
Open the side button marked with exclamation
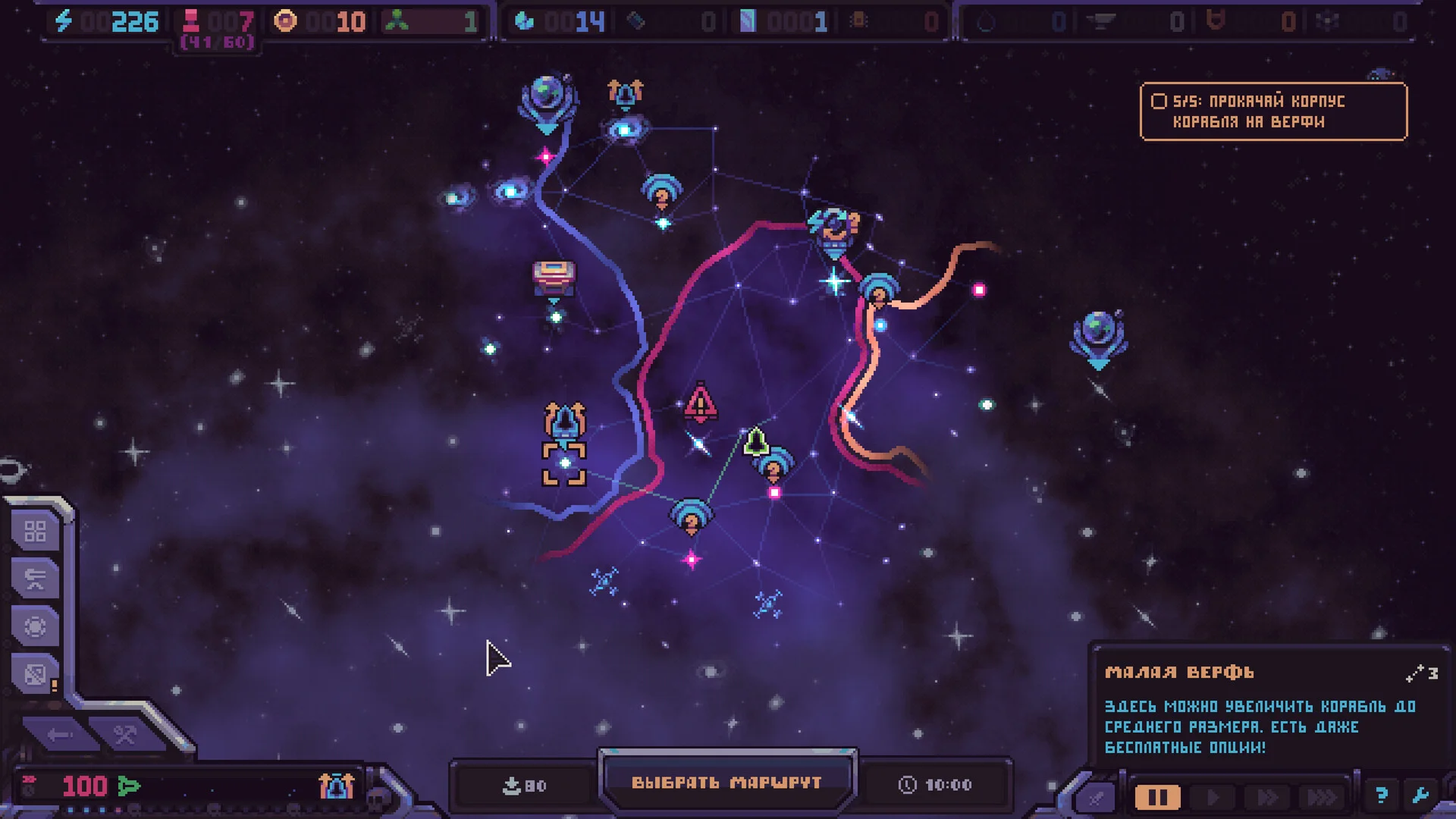[x=35, y=674]
